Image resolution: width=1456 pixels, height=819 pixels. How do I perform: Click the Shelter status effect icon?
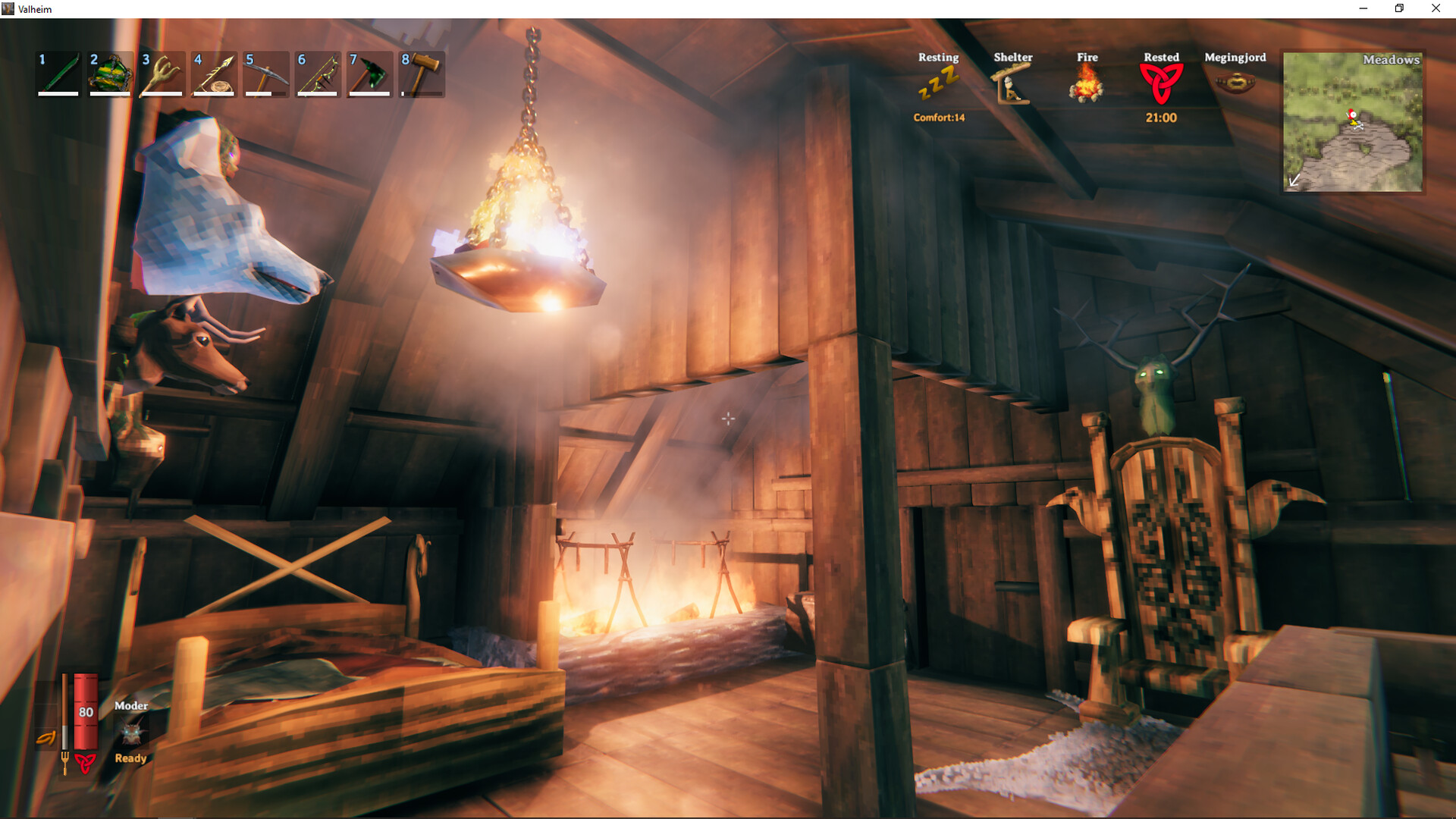1013,80
